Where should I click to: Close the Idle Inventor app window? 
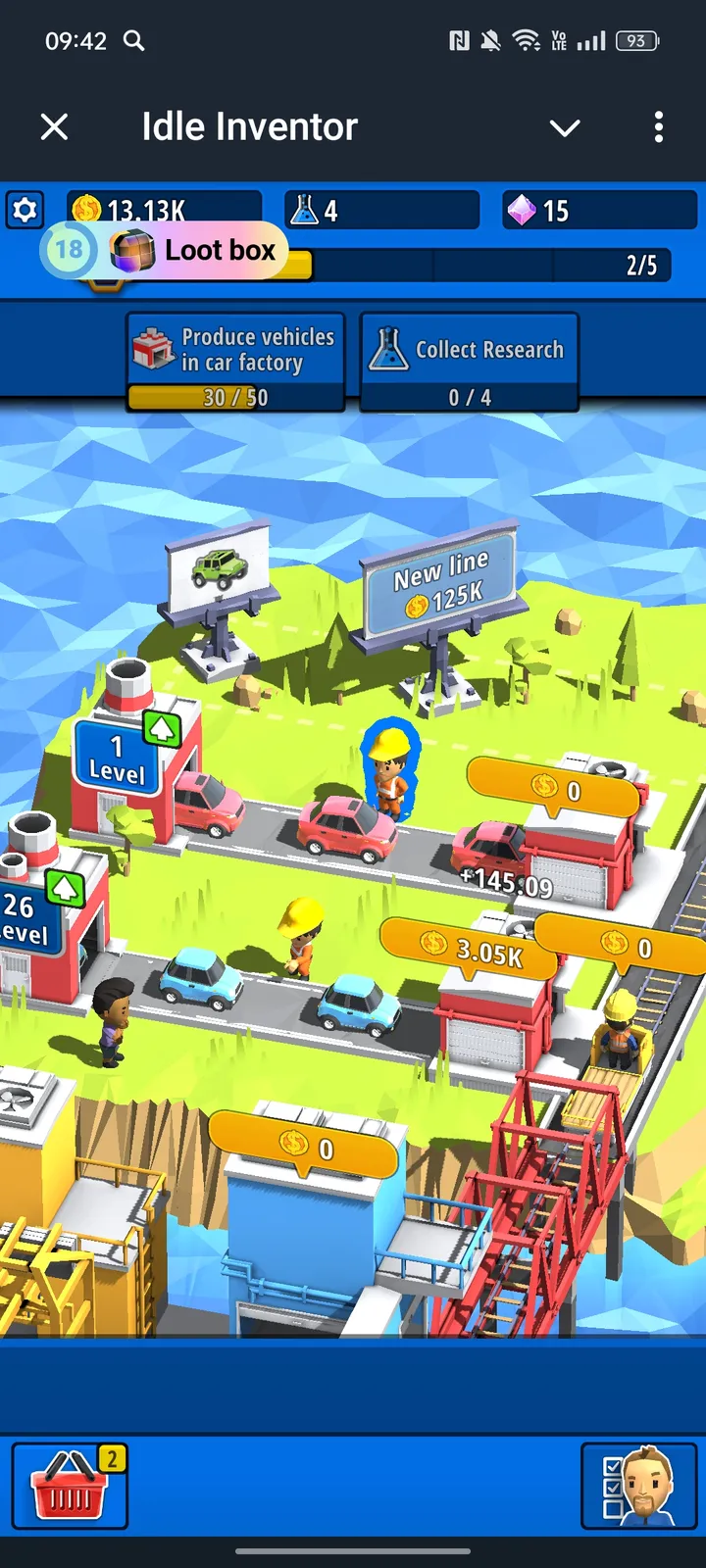[x=55, y=126]
